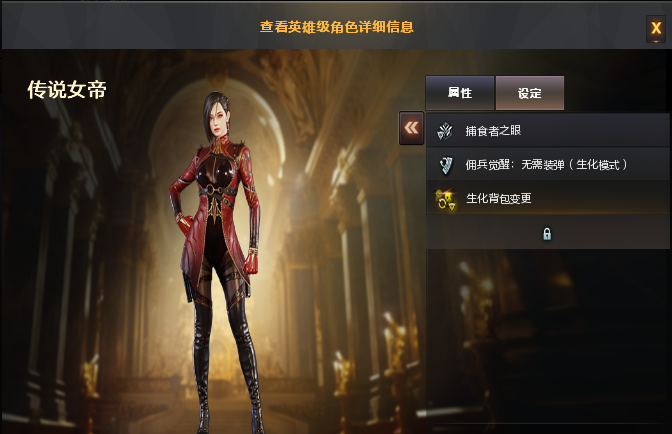This screenshot has height=434, width=672.
Task: Close the hero character details window
Action: point(656,29)
